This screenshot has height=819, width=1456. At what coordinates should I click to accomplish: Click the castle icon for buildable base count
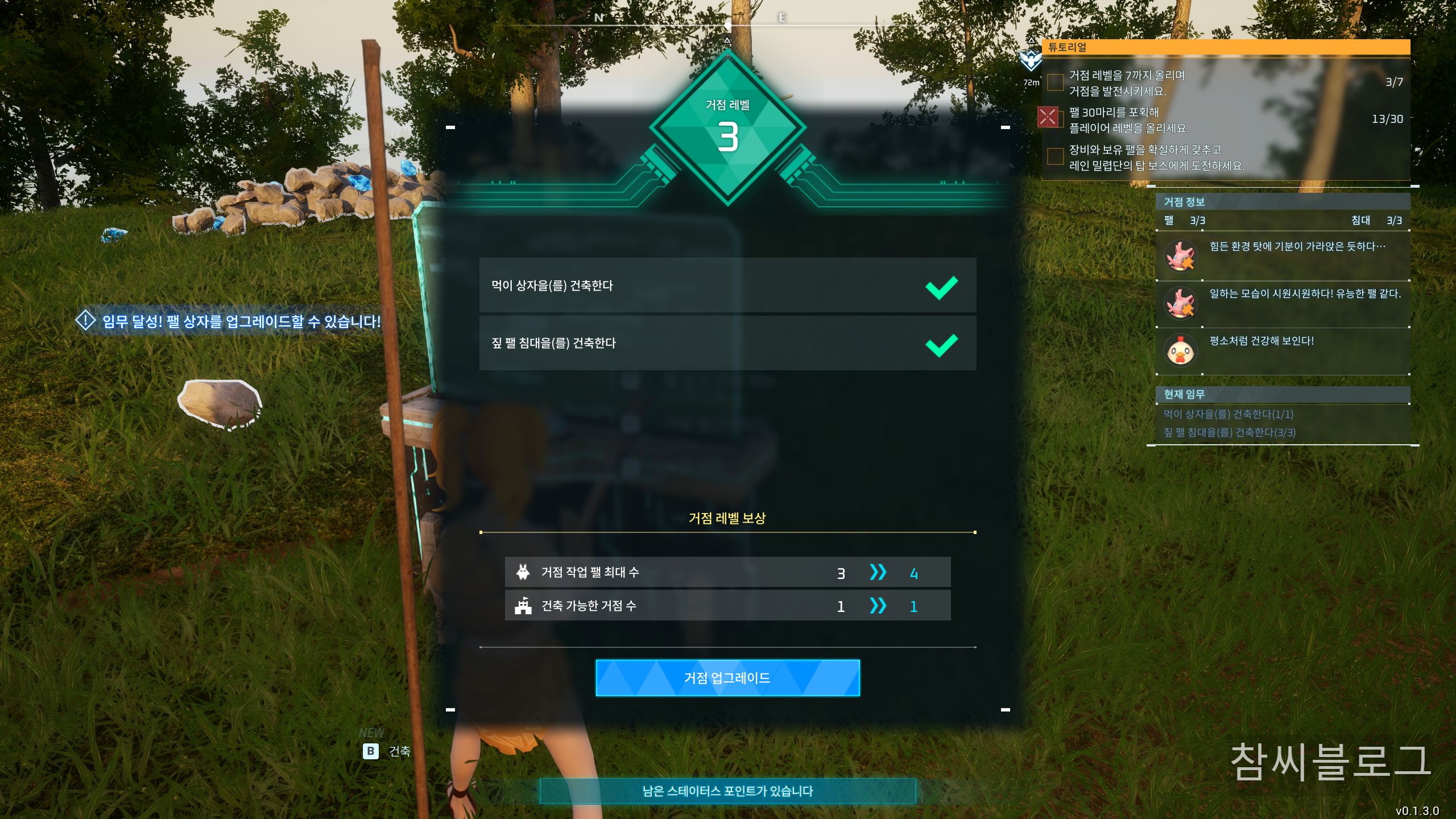(523, 606)
